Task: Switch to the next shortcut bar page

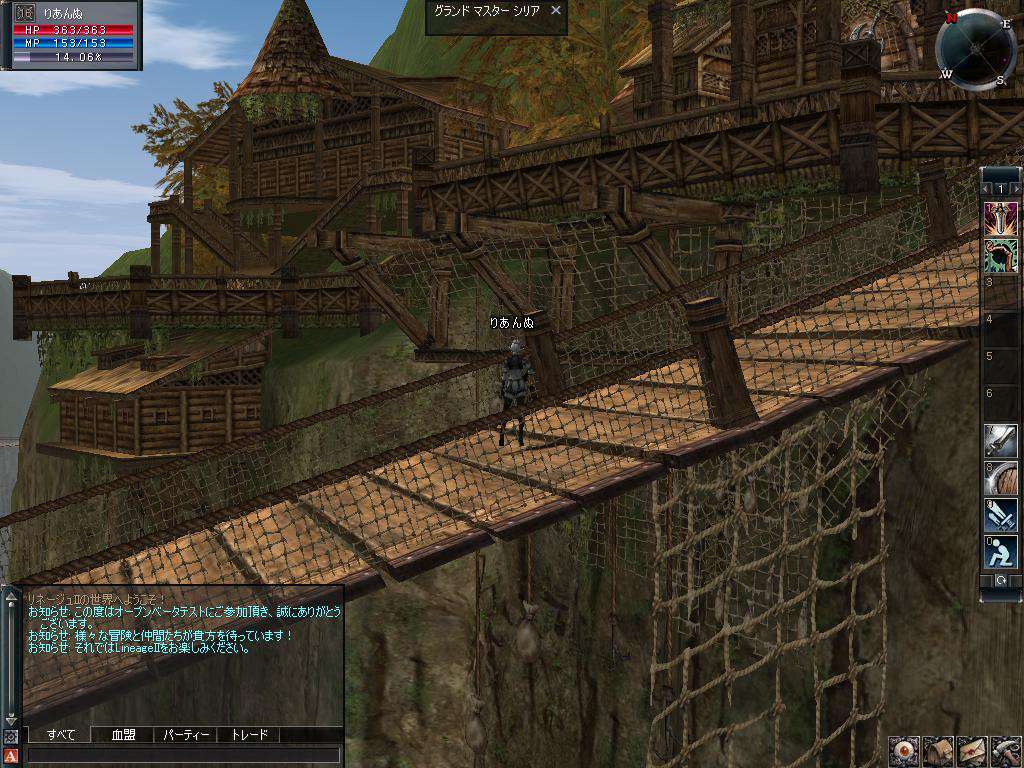Action: point(1015,188)
